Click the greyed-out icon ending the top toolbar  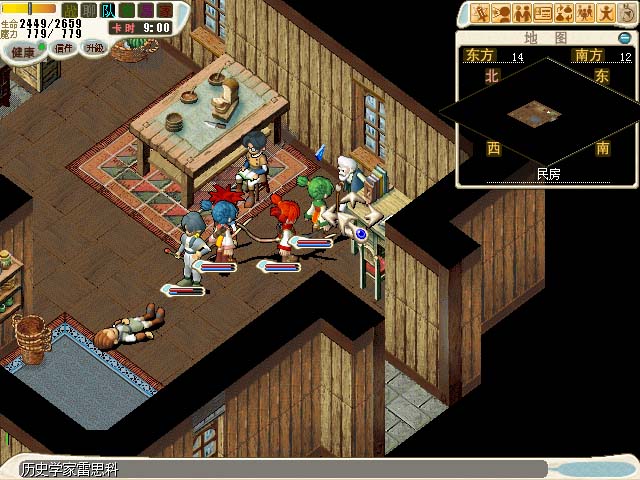[x=626, y=14]
